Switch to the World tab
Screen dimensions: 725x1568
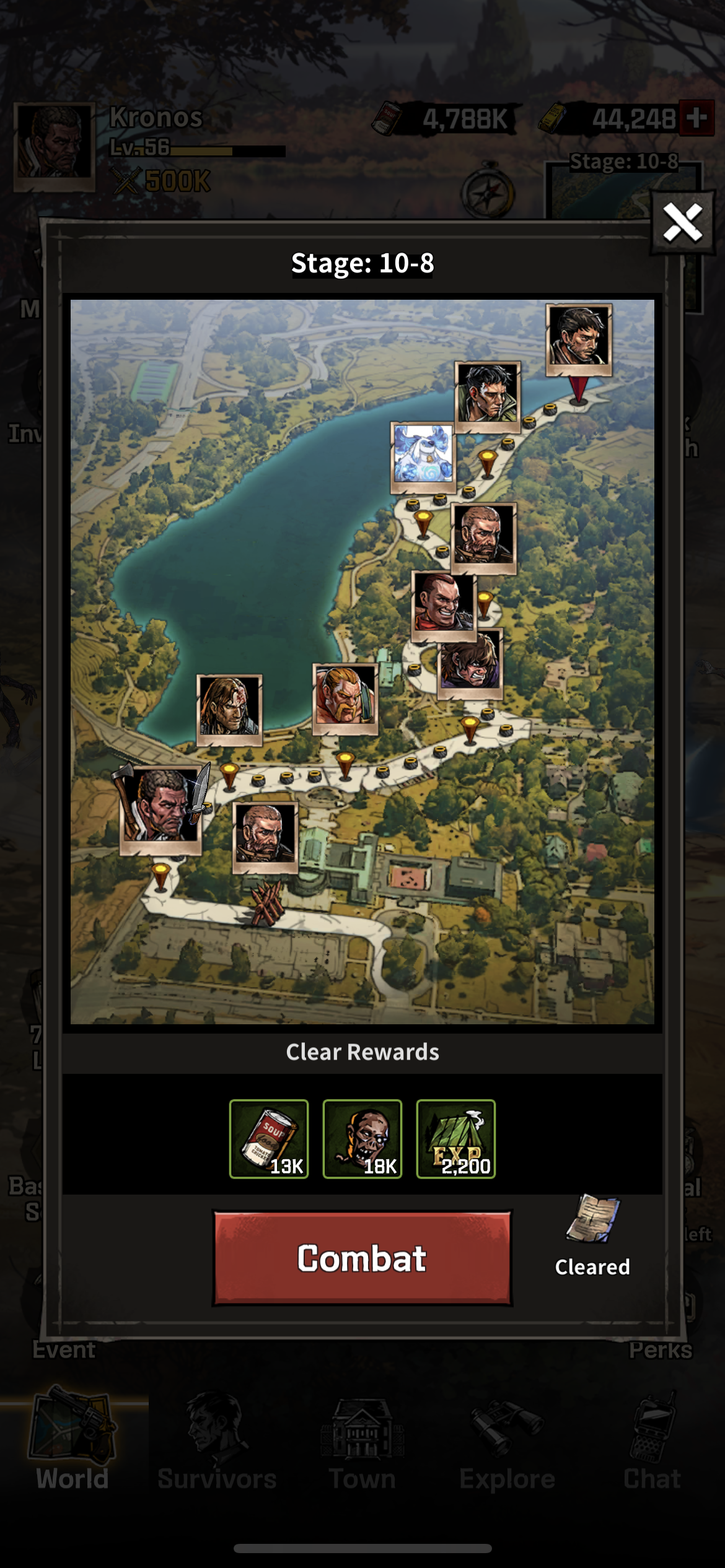pos(72,1443)
